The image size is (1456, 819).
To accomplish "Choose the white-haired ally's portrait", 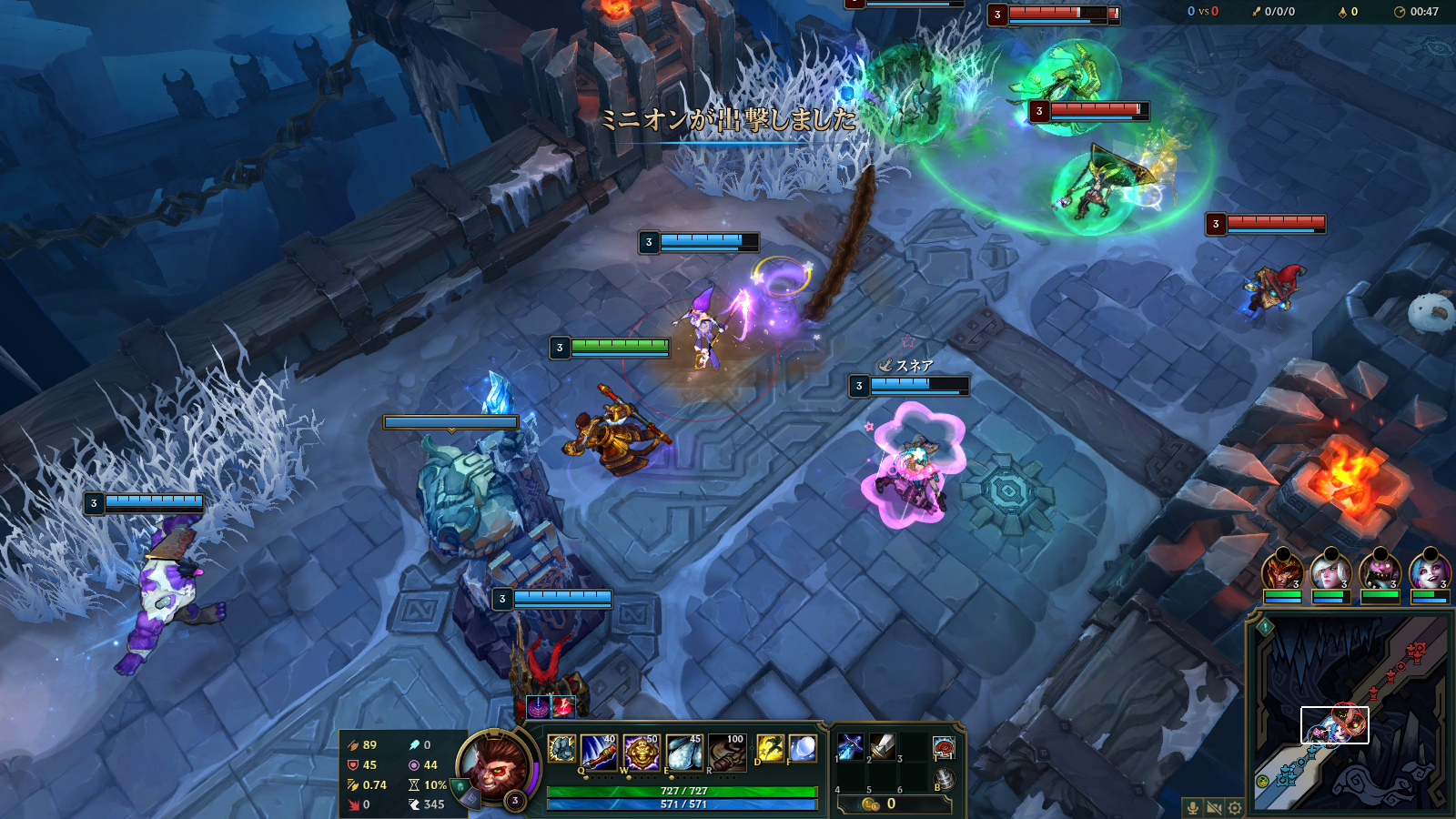I will click(1330, 573).
